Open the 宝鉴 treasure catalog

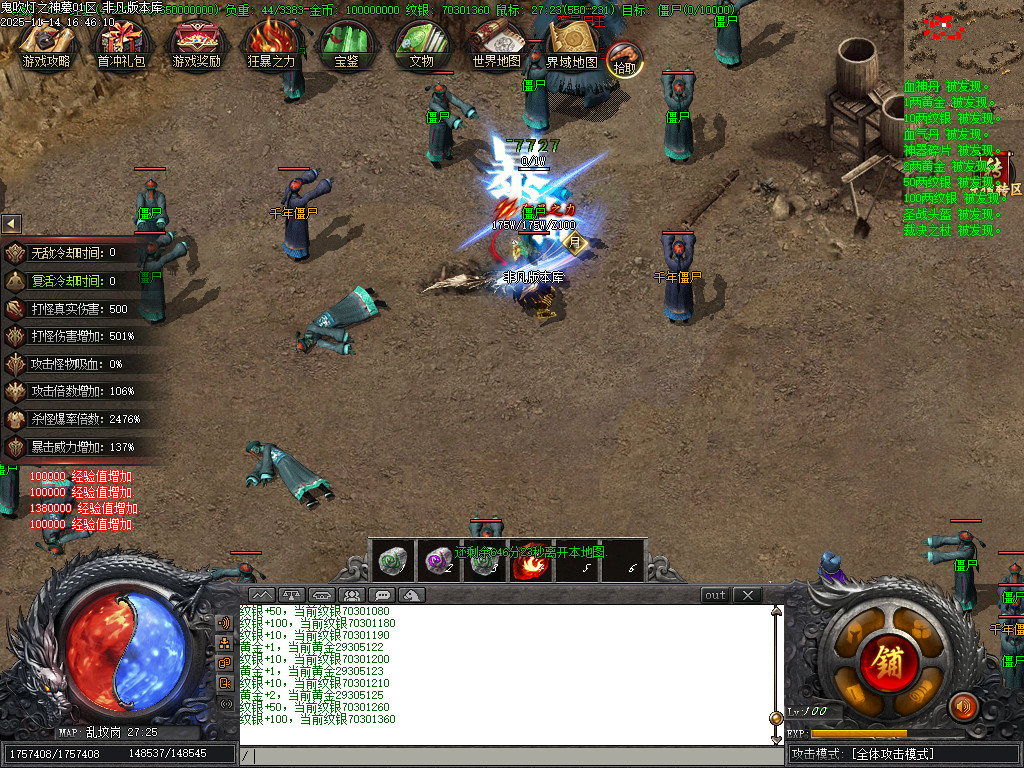(x=346, y=44)
